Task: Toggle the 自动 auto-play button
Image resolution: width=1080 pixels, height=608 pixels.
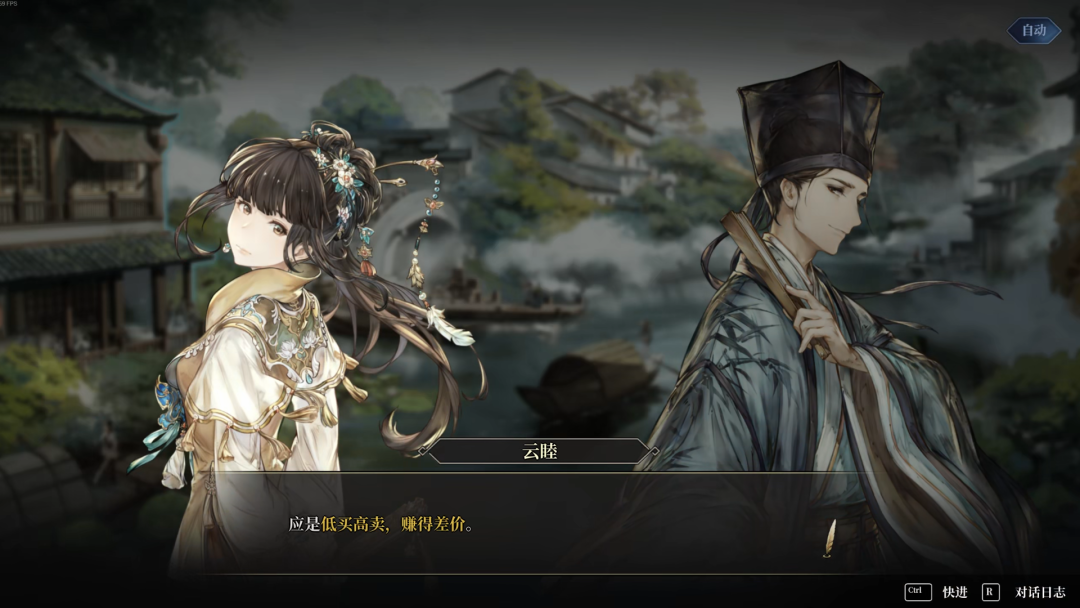Action: pyautogui.click(x=1033, y=31)
